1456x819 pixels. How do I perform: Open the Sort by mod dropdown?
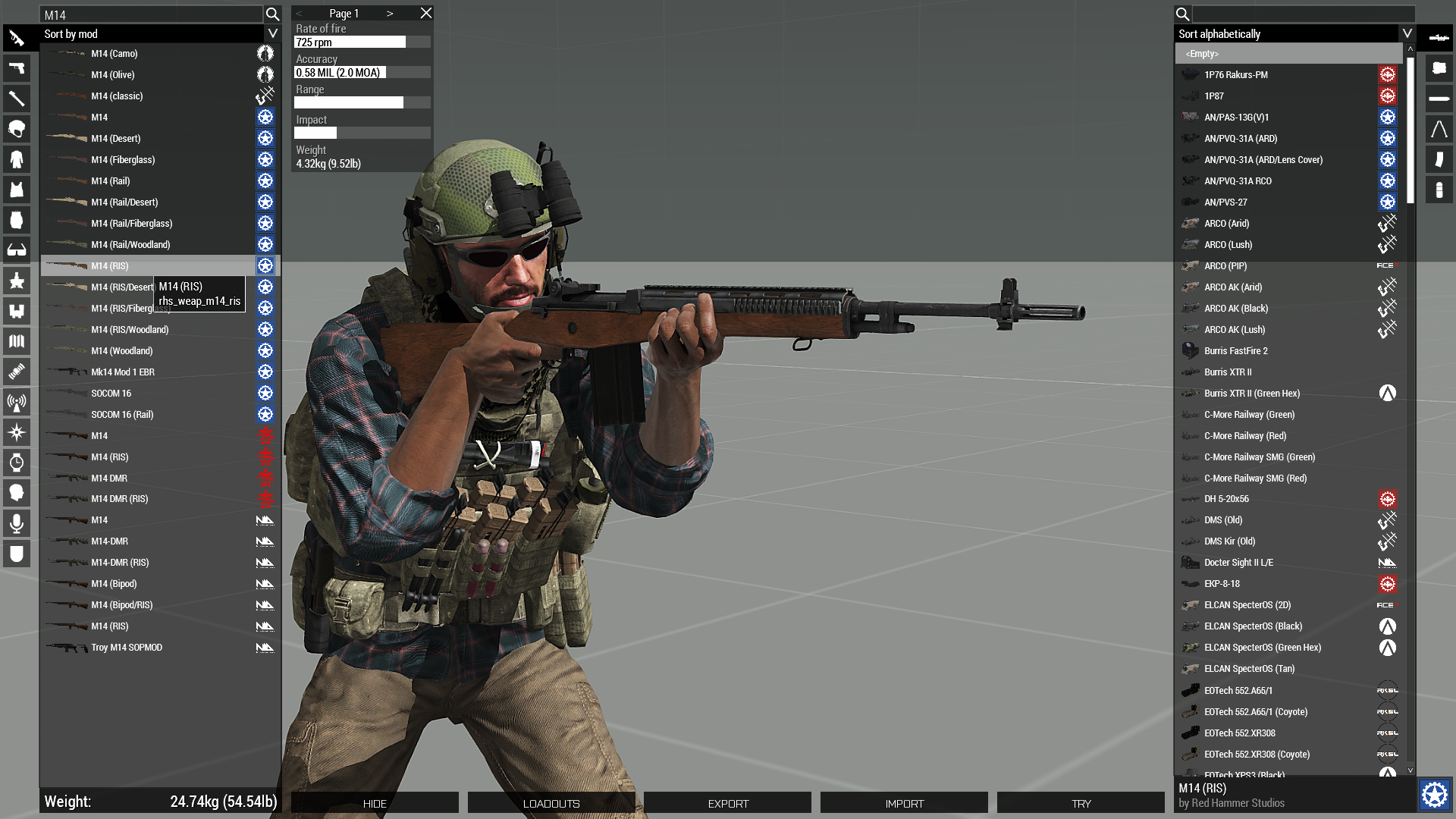point(272,33)
